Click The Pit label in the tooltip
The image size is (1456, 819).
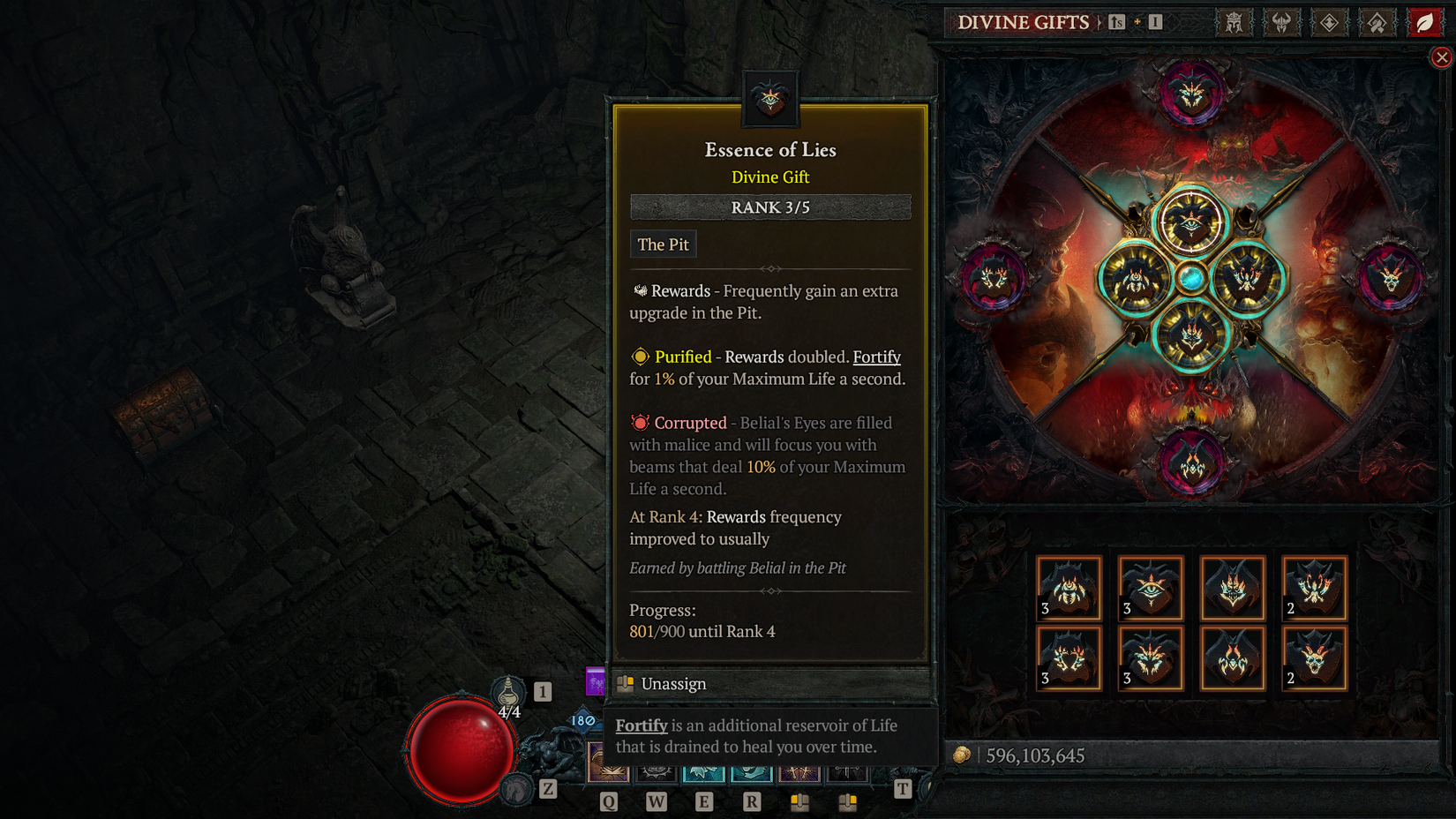(663, 244)
